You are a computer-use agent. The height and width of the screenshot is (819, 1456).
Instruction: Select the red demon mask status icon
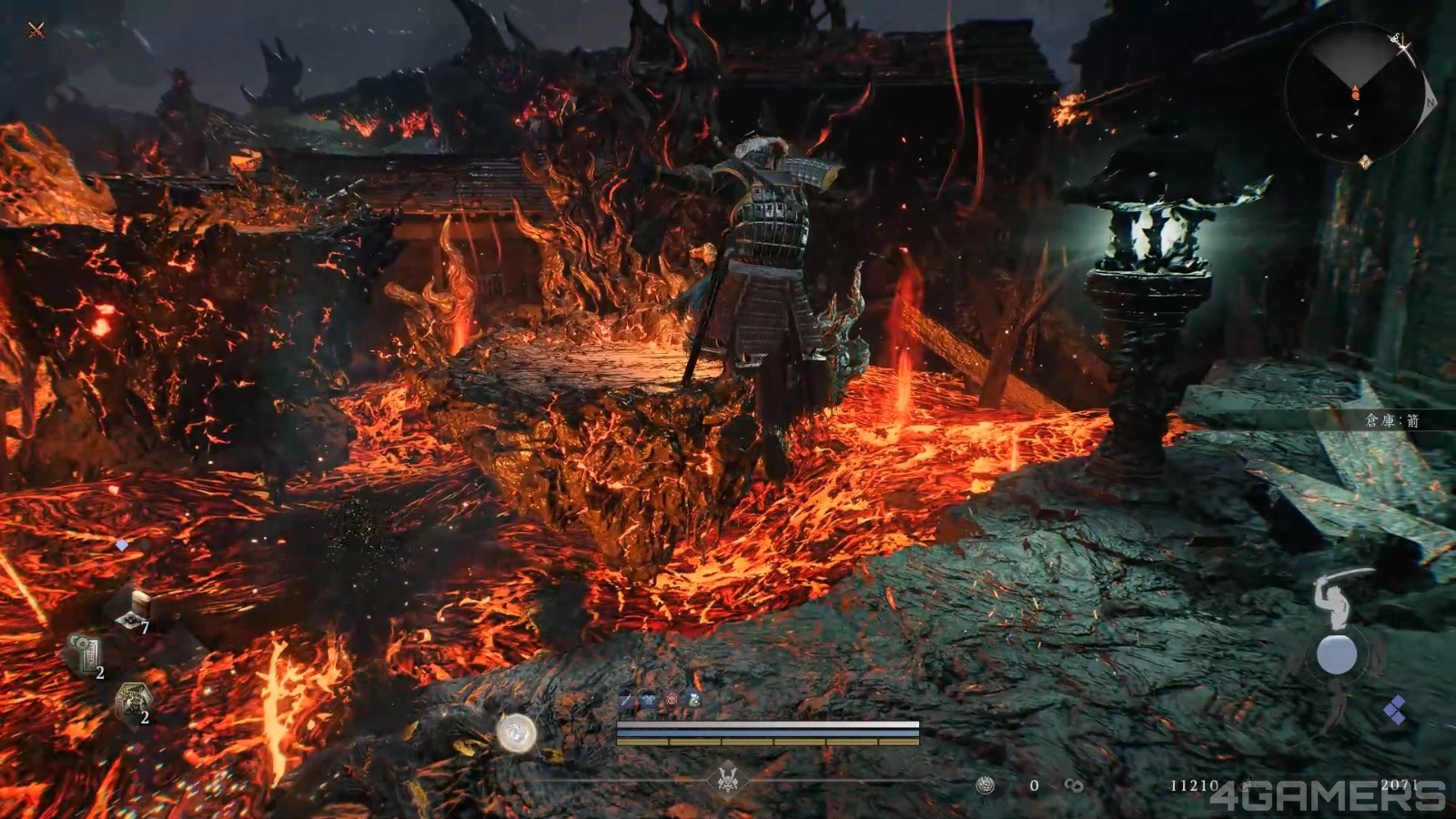(x=672, y=701)
